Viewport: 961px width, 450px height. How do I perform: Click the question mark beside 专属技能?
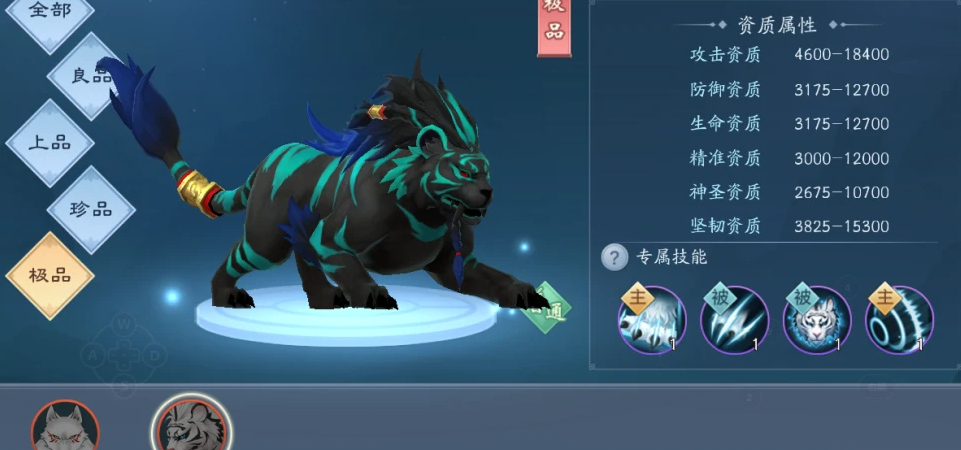pos(614,258)
